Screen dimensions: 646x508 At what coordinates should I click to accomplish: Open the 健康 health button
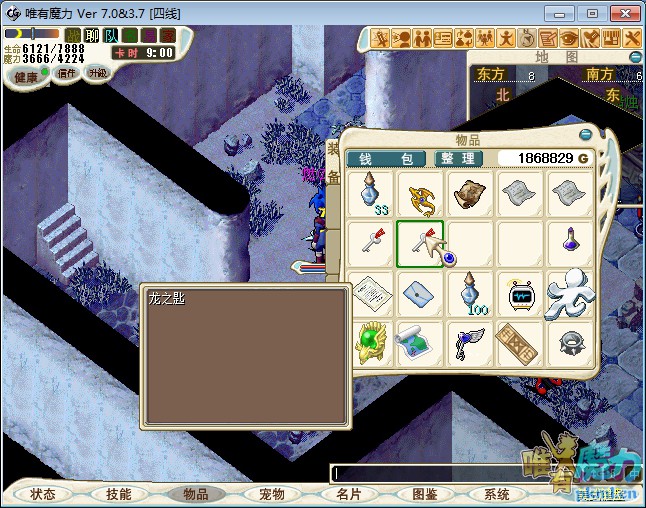tap(26, 77)
